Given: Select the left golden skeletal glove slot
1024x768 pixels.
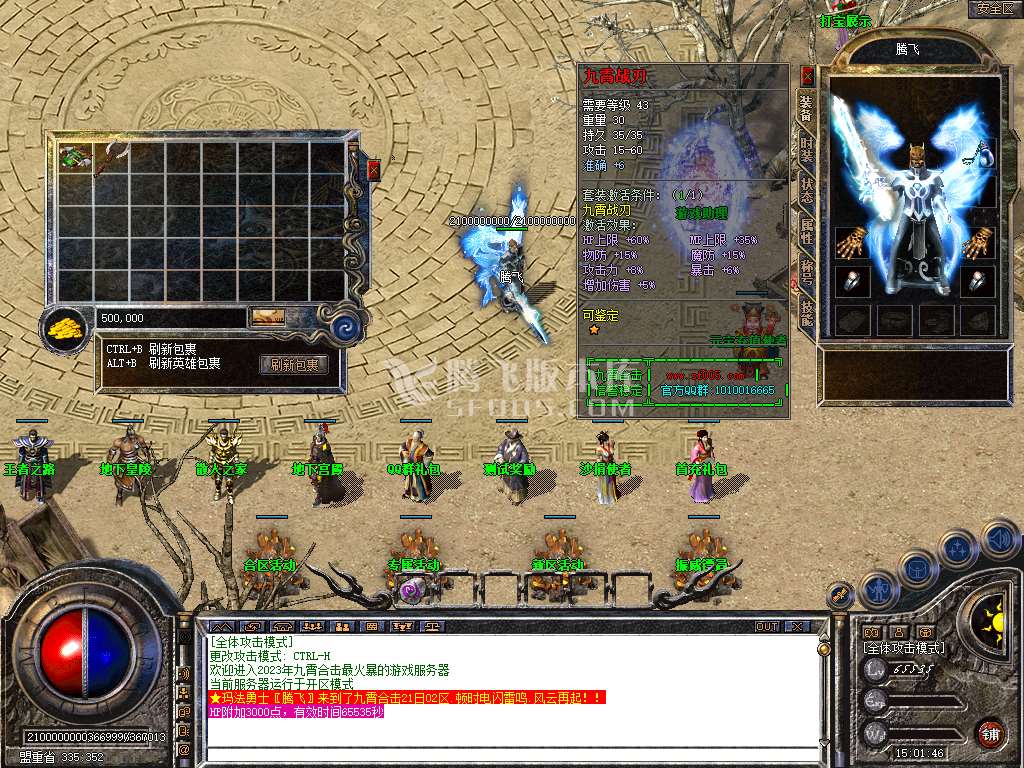Looking at the screenshot, I should (852, 243).
